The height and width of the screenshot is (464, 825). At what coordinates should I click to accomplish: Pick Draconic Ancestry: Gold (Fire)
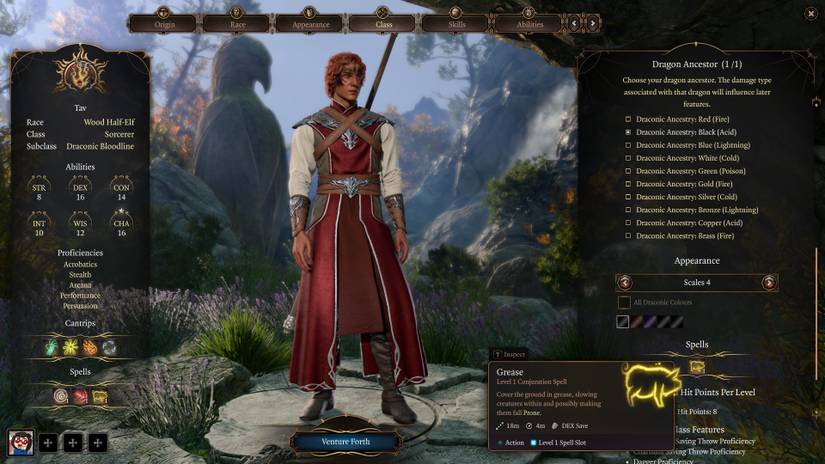coord(627,184)
